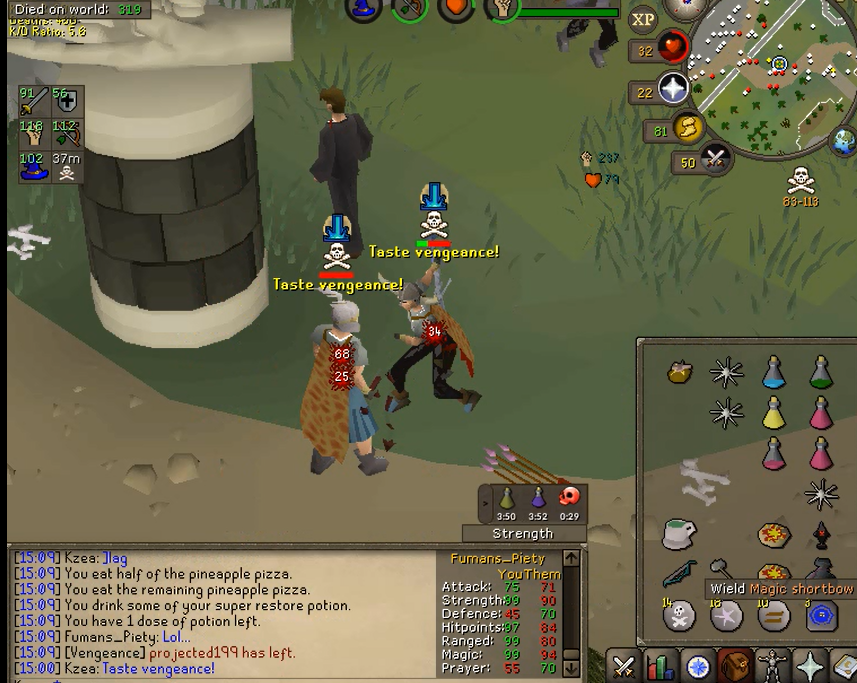Drink the yellow potion in inventory

click(774, 412)
